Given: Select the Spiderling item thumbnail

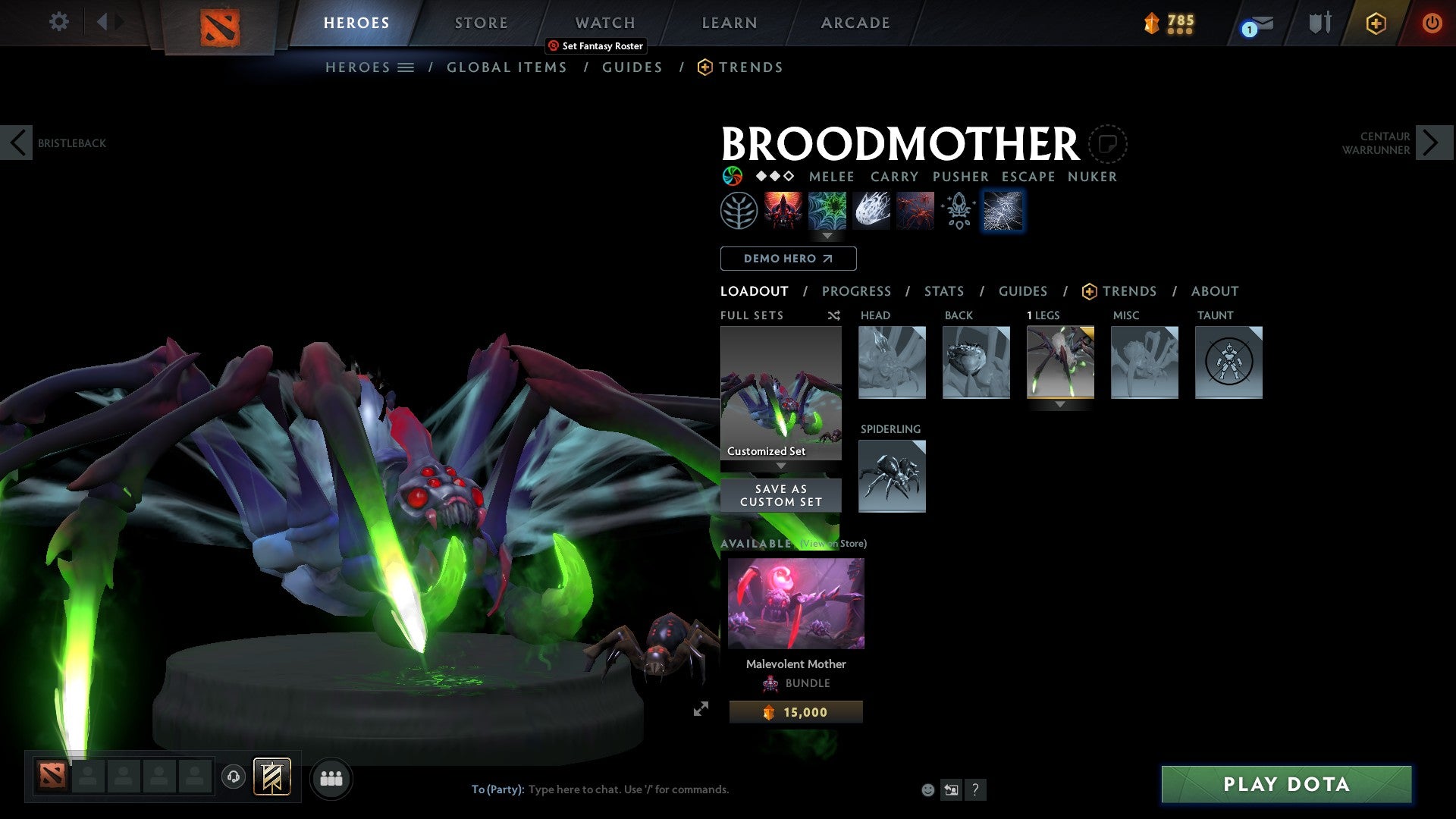Looking at the screenshot, I should pos(892,476).
